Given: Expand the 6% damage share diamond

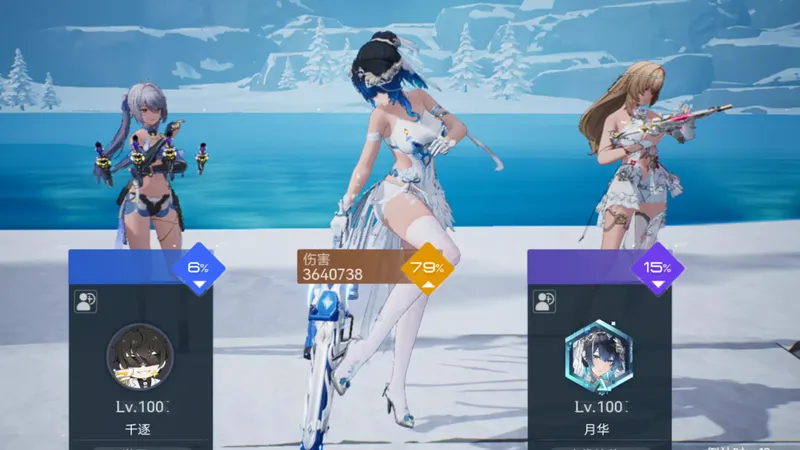Looking at the screenshot, I should pos(198,269).
